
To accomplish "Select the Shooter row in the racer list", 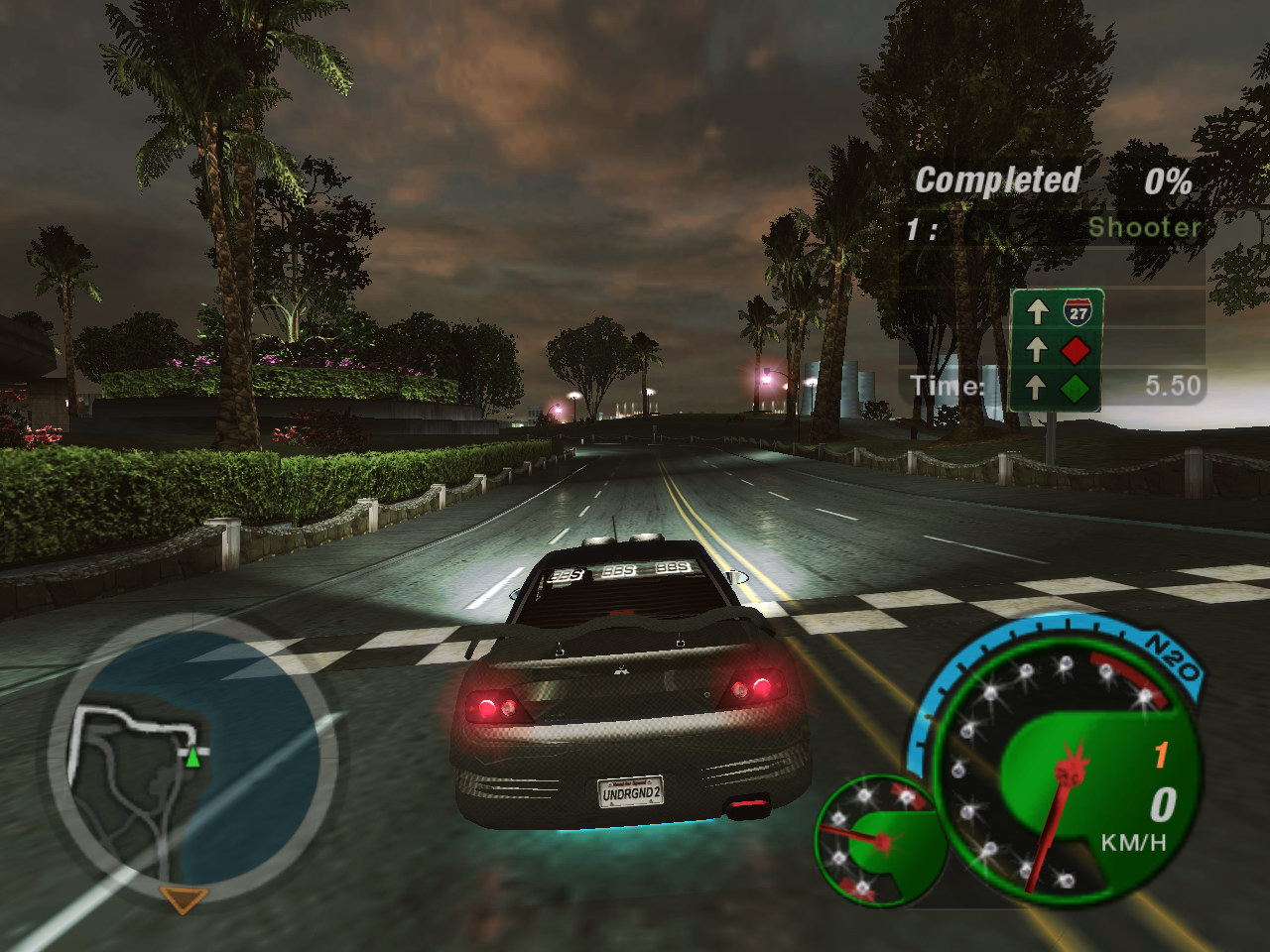I will [1052, 228].
